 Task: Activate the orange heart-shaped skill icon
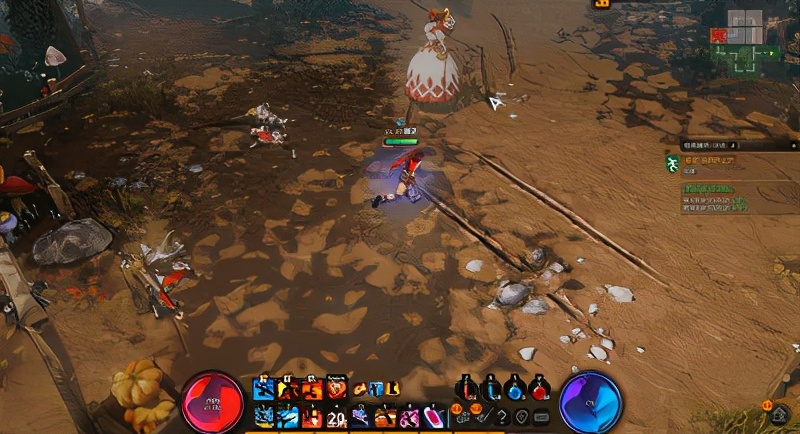pos(336,389)
